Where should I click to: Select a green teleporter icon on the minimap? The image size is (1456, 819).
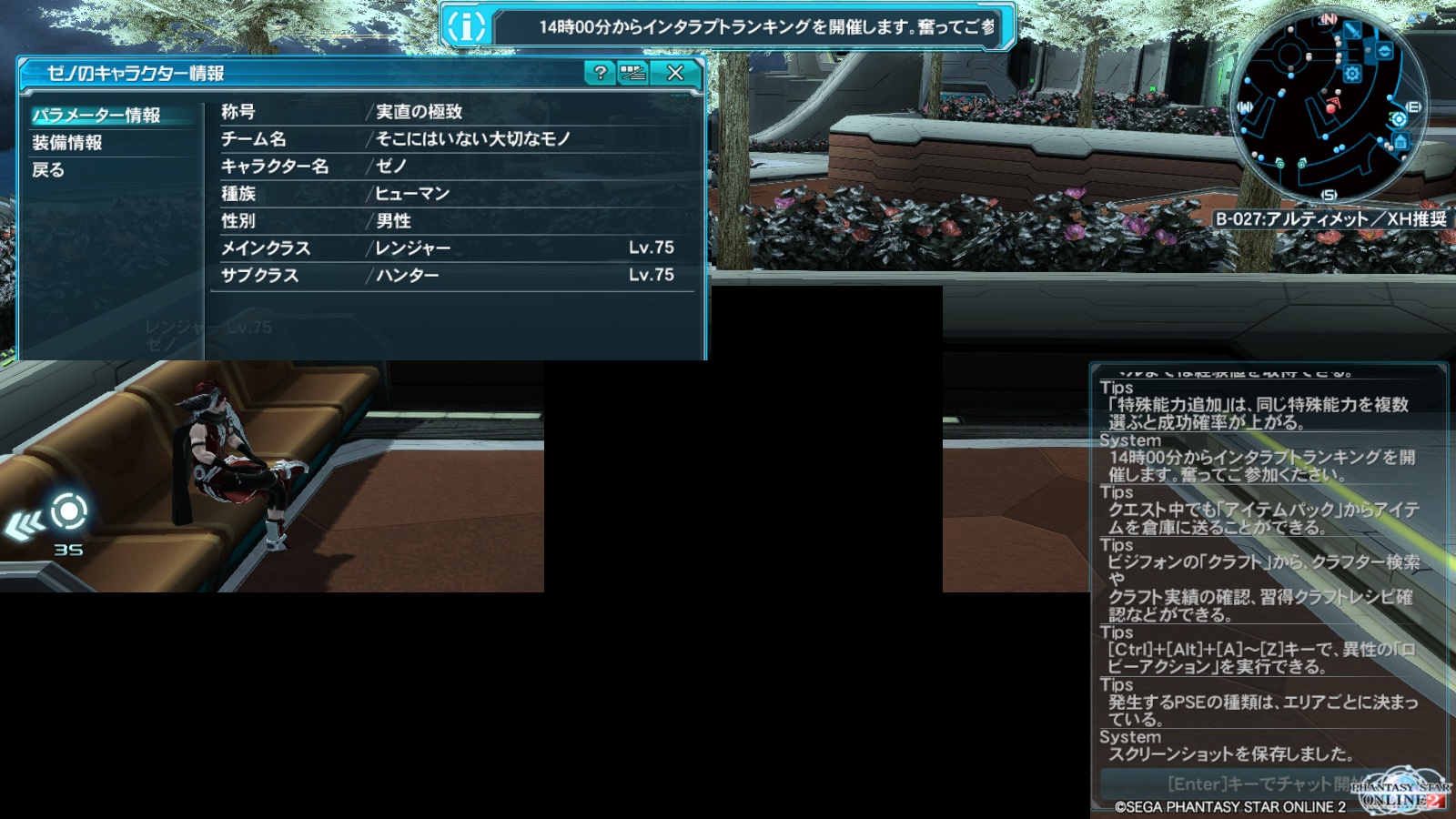pos(1279,165)
